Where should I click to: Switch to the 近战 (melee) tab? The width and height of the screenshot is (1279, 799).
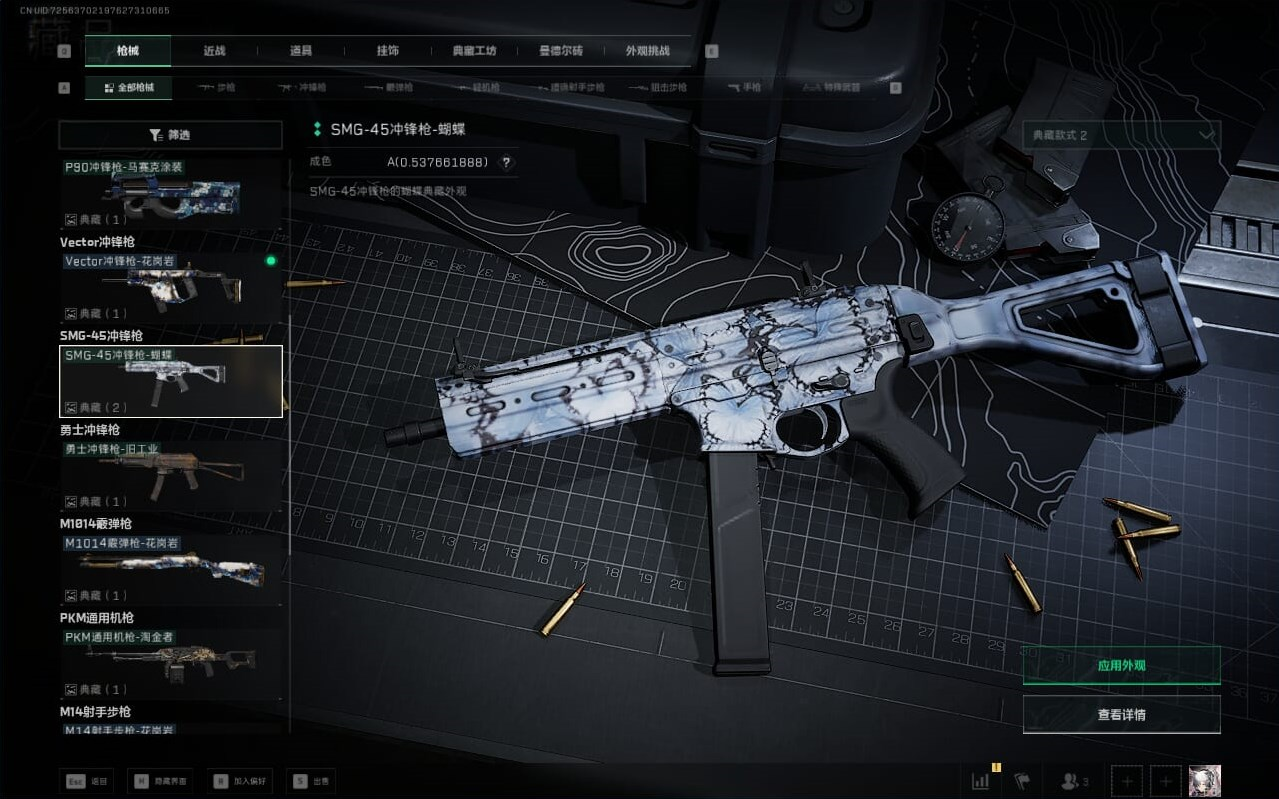pyautogui.click(x=214, y=51)
